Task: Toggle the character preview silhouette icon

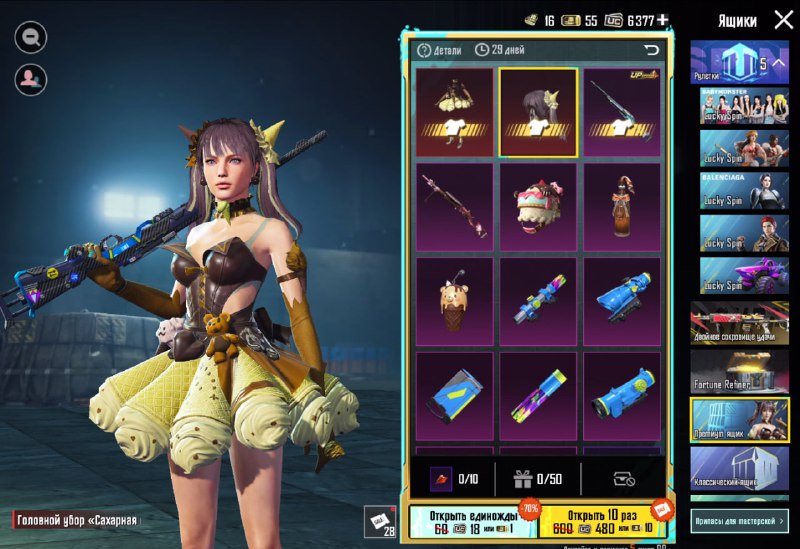Action: (x=30, y=77)
